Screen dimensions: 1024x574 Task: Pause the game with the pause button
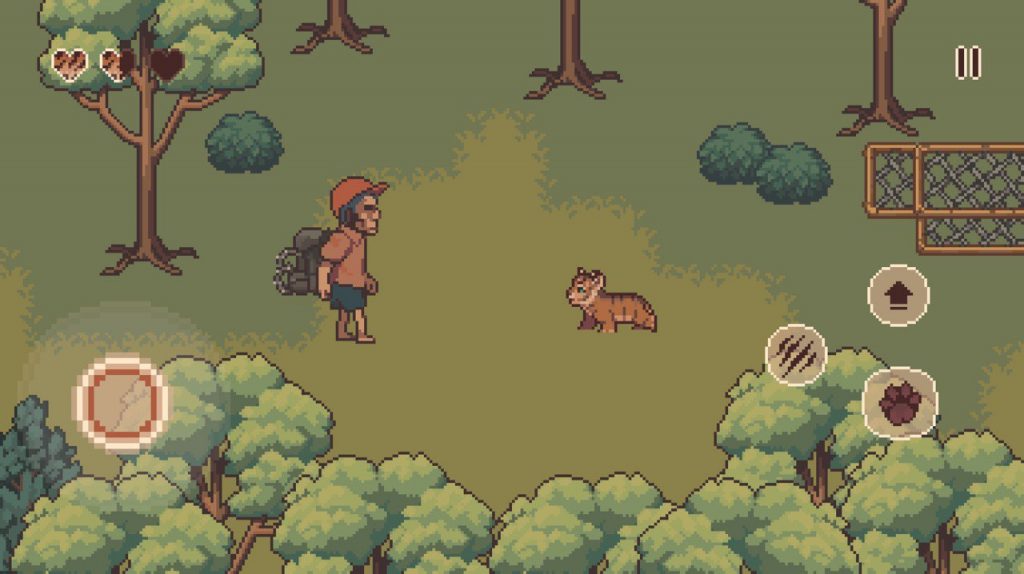coord(967,62)
